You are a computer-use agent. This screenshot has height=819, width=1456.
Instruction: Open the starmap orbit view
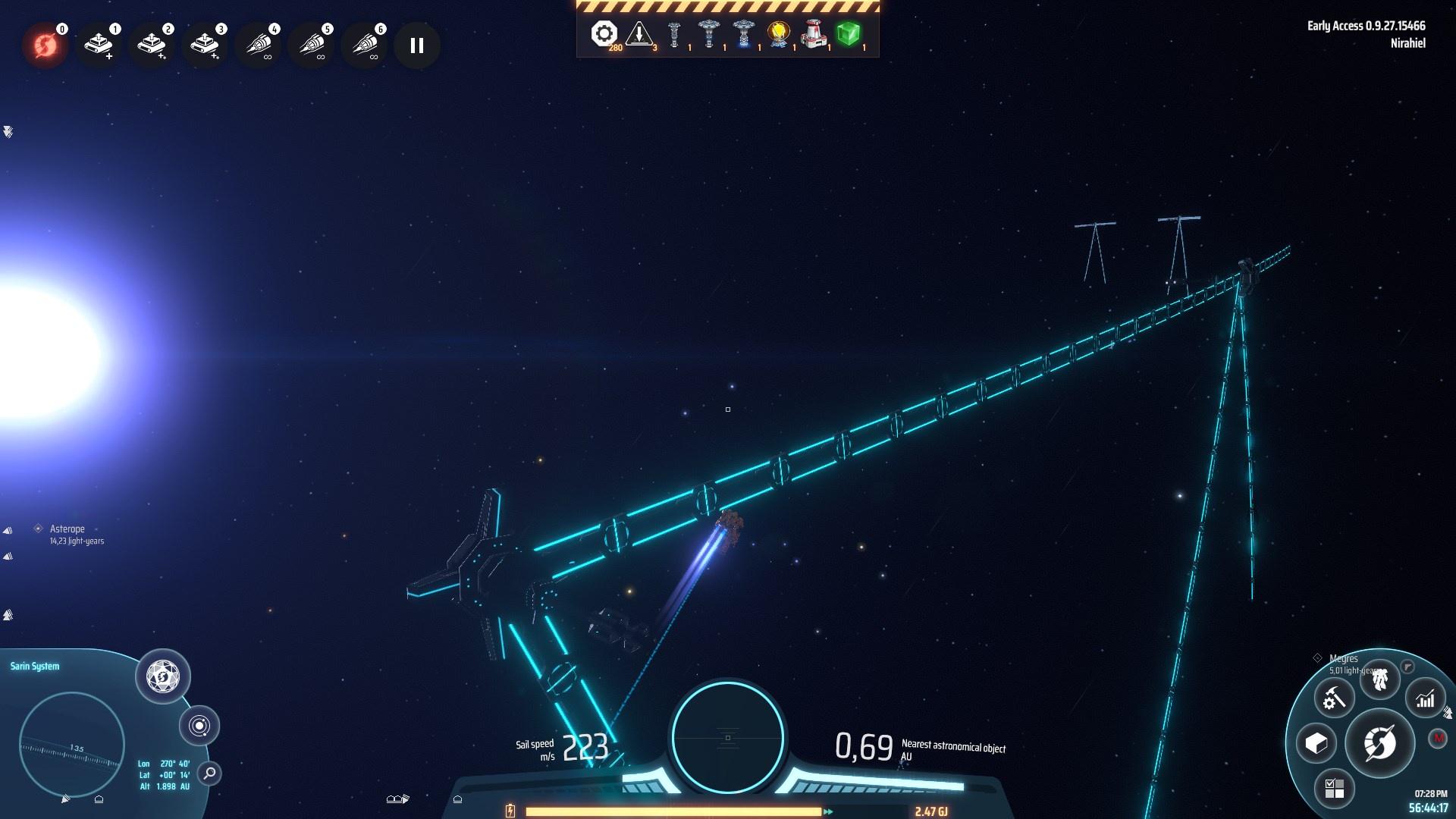point(199,726)
